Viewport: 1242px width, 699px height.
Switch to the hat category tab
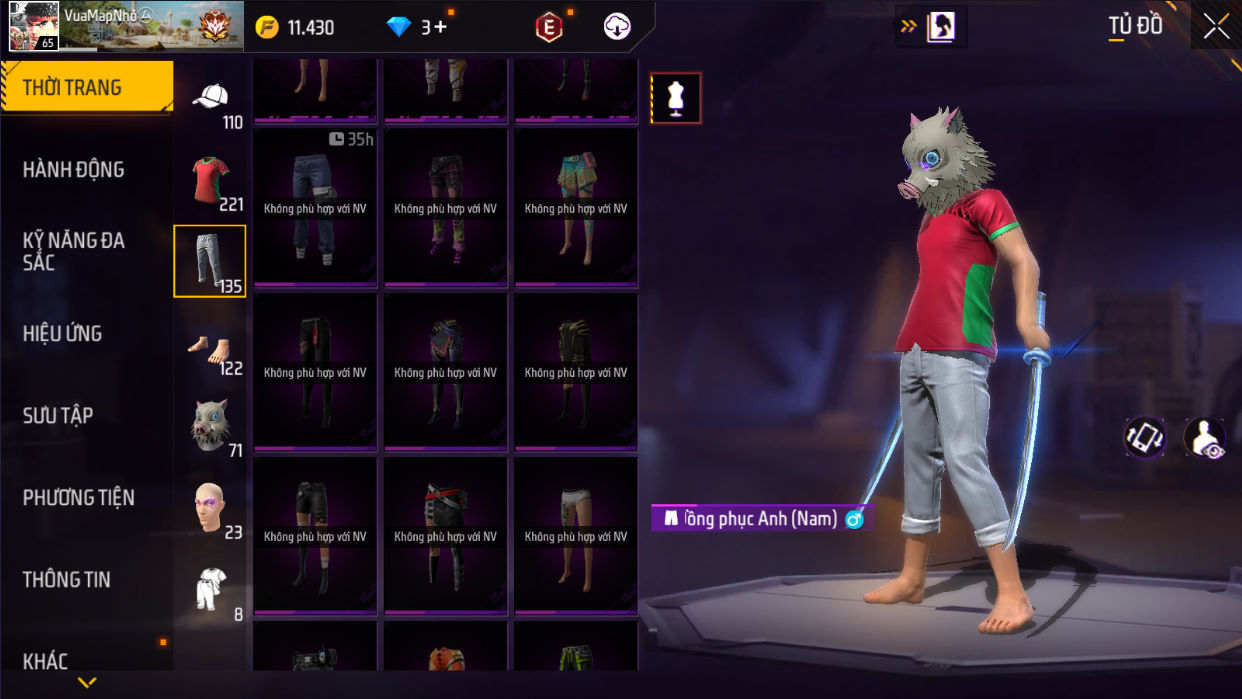[210, 100]
